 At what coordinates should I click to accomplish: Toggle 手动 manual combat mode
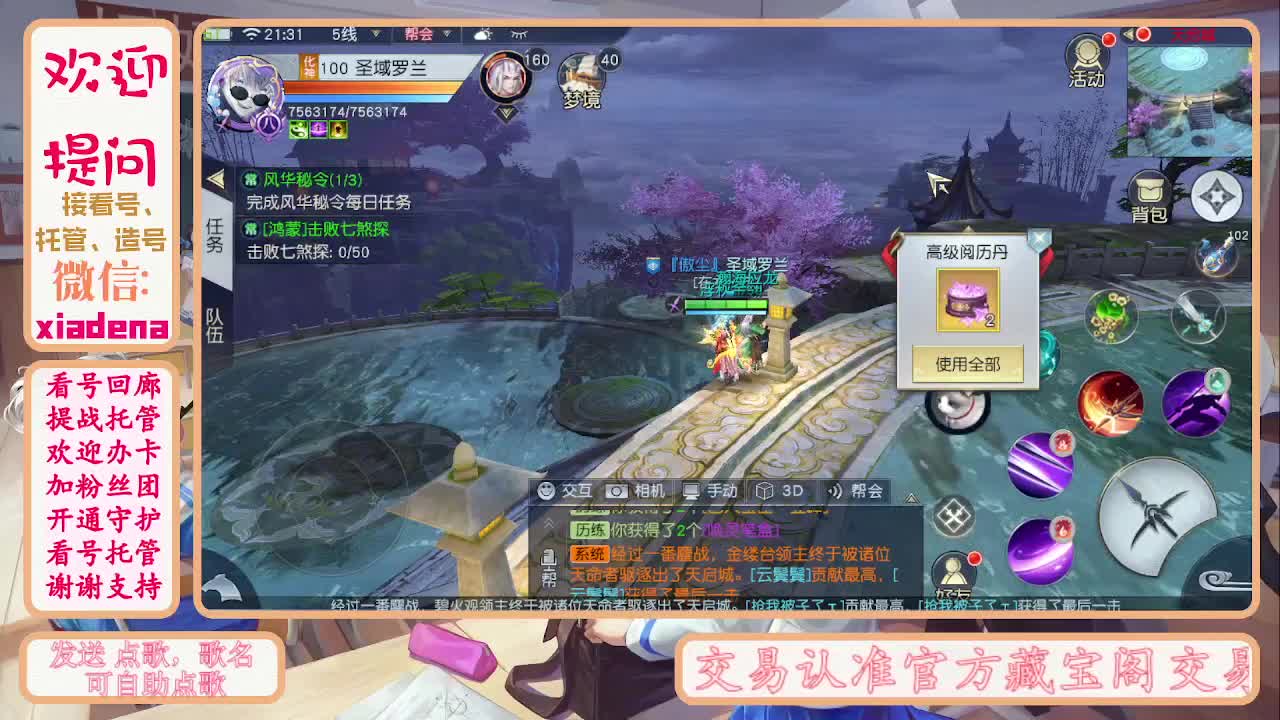(x=712, y=491)
